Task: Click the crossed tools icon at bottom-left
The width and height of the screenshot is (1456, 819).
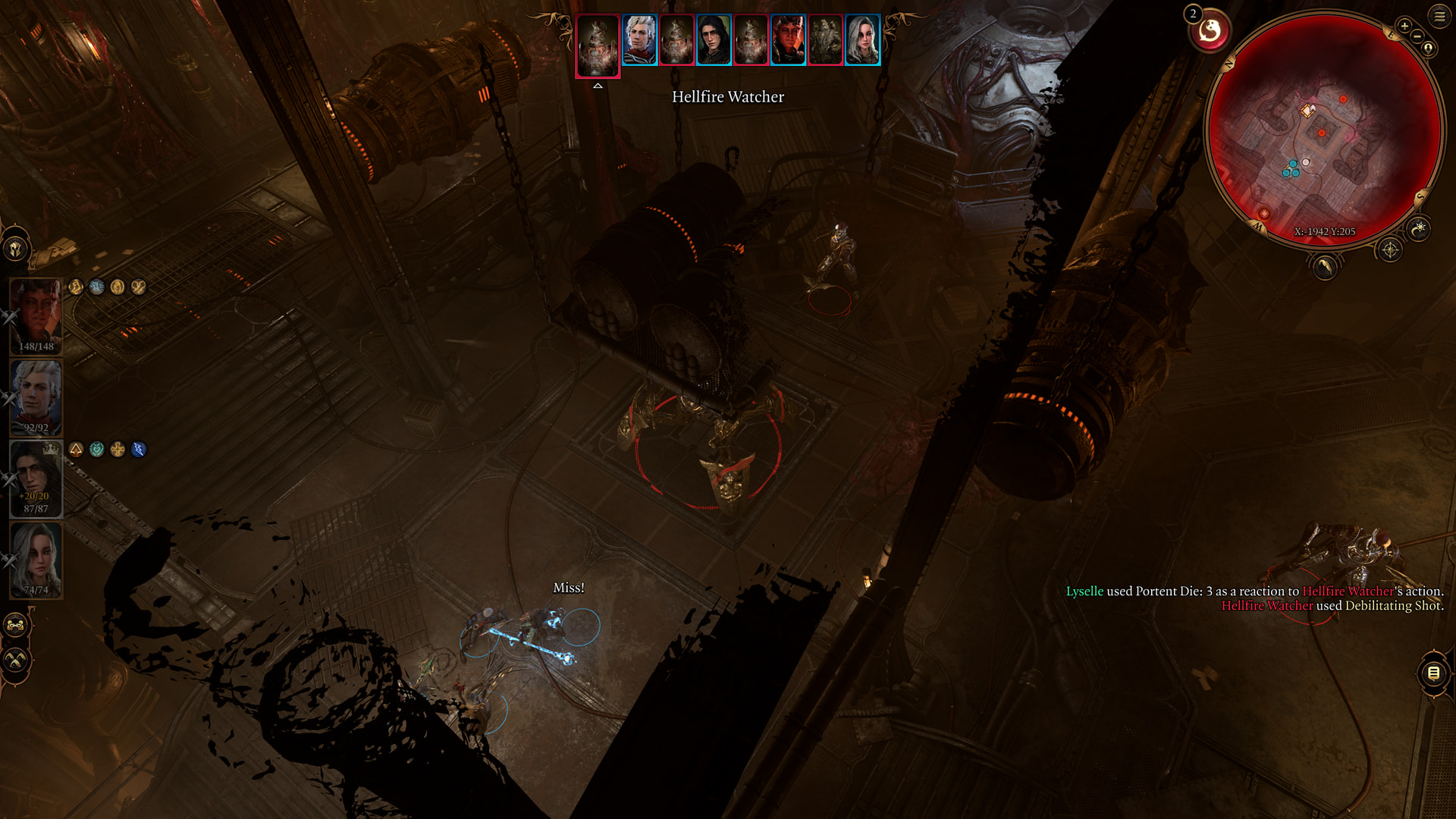Action: [16, 661]
